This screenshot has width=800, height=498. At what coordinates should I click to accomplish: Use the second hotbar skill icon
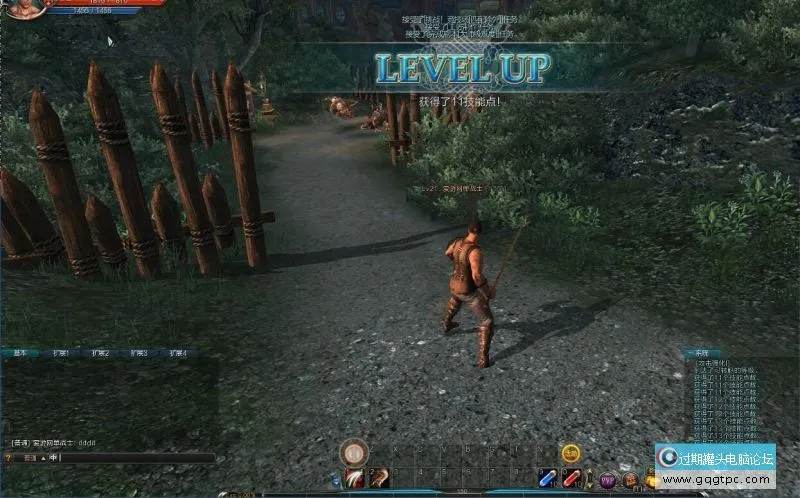pos(379,479)
